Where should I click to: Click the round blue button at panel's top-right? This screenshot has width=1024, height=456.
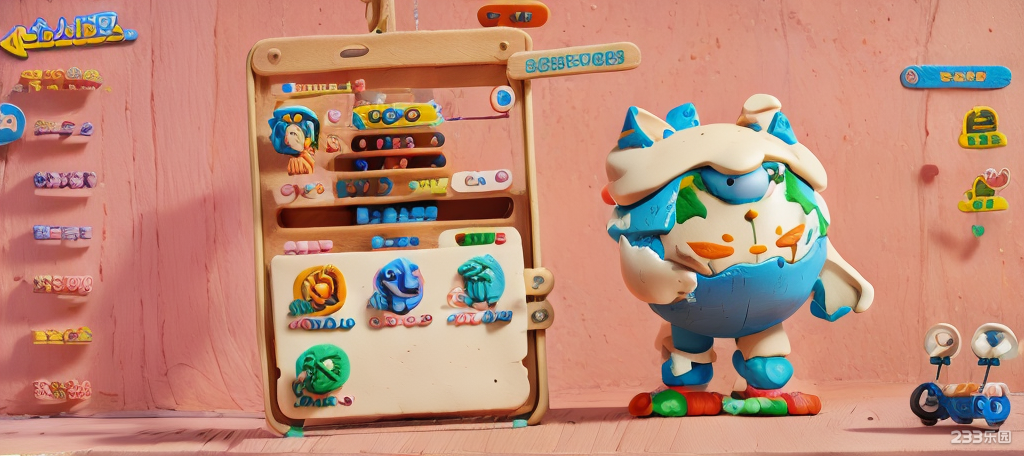click(x=502, y=97)
